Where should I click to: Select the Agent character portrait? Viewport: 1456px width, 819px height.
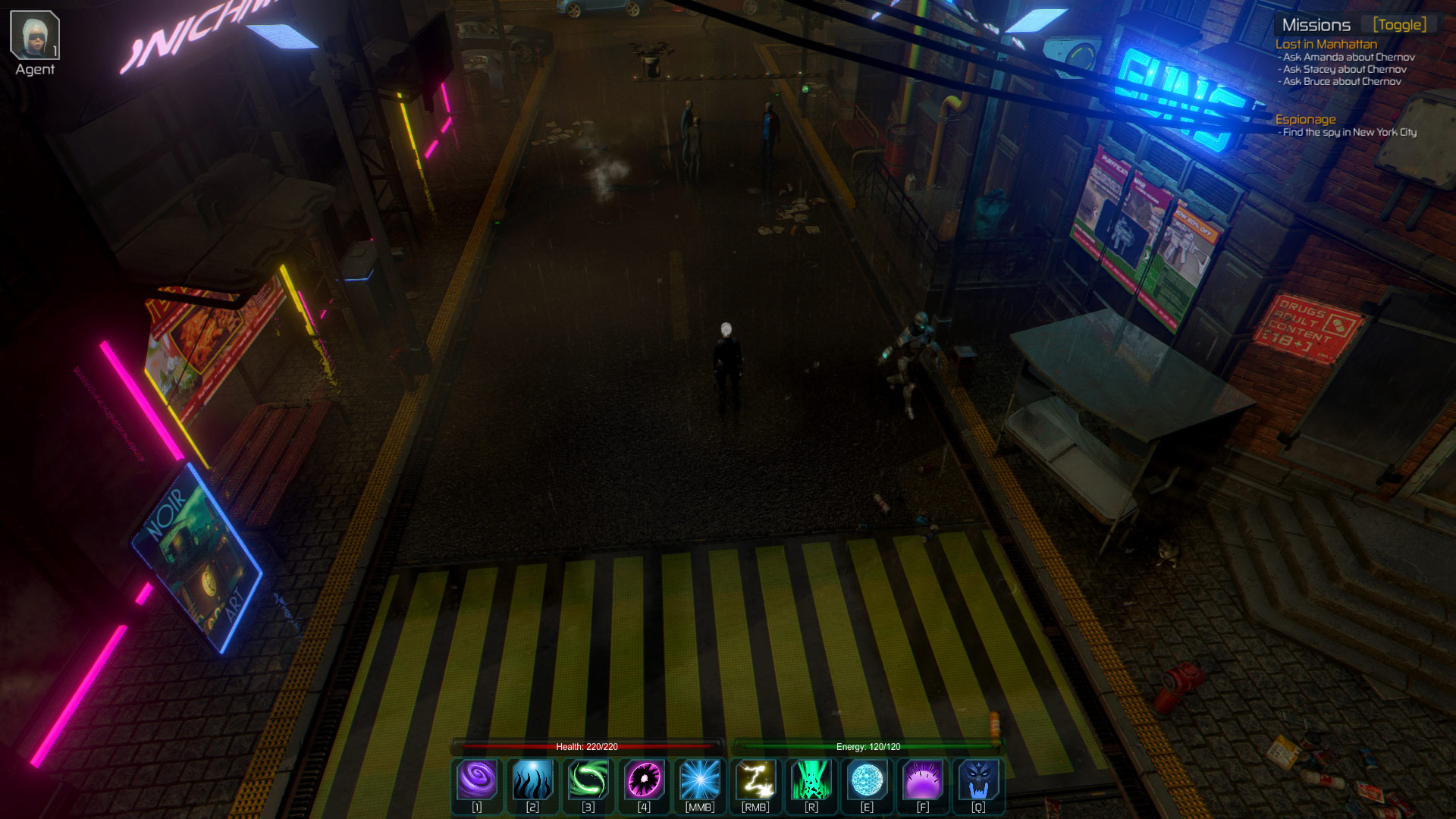click(x=35, y=36)
